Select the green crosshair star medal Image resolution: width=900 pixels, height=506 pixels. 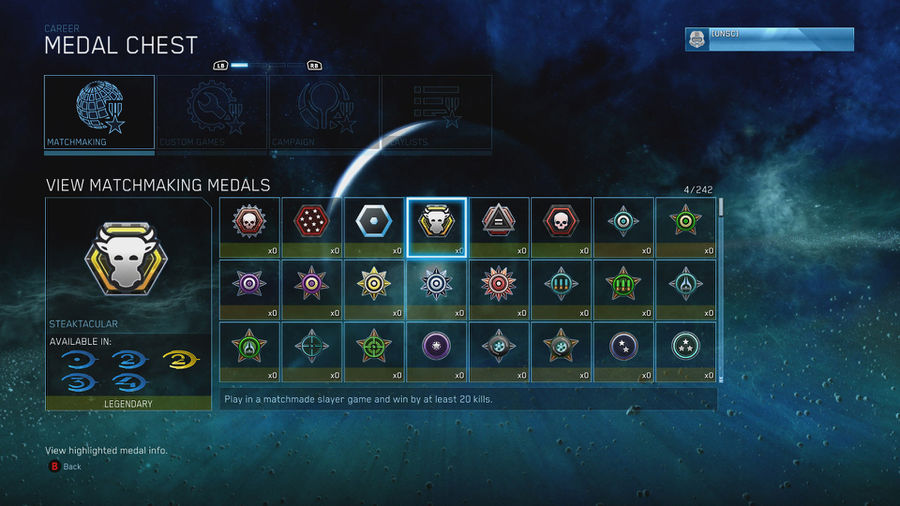pyautogui.click(x=374, y=352)
